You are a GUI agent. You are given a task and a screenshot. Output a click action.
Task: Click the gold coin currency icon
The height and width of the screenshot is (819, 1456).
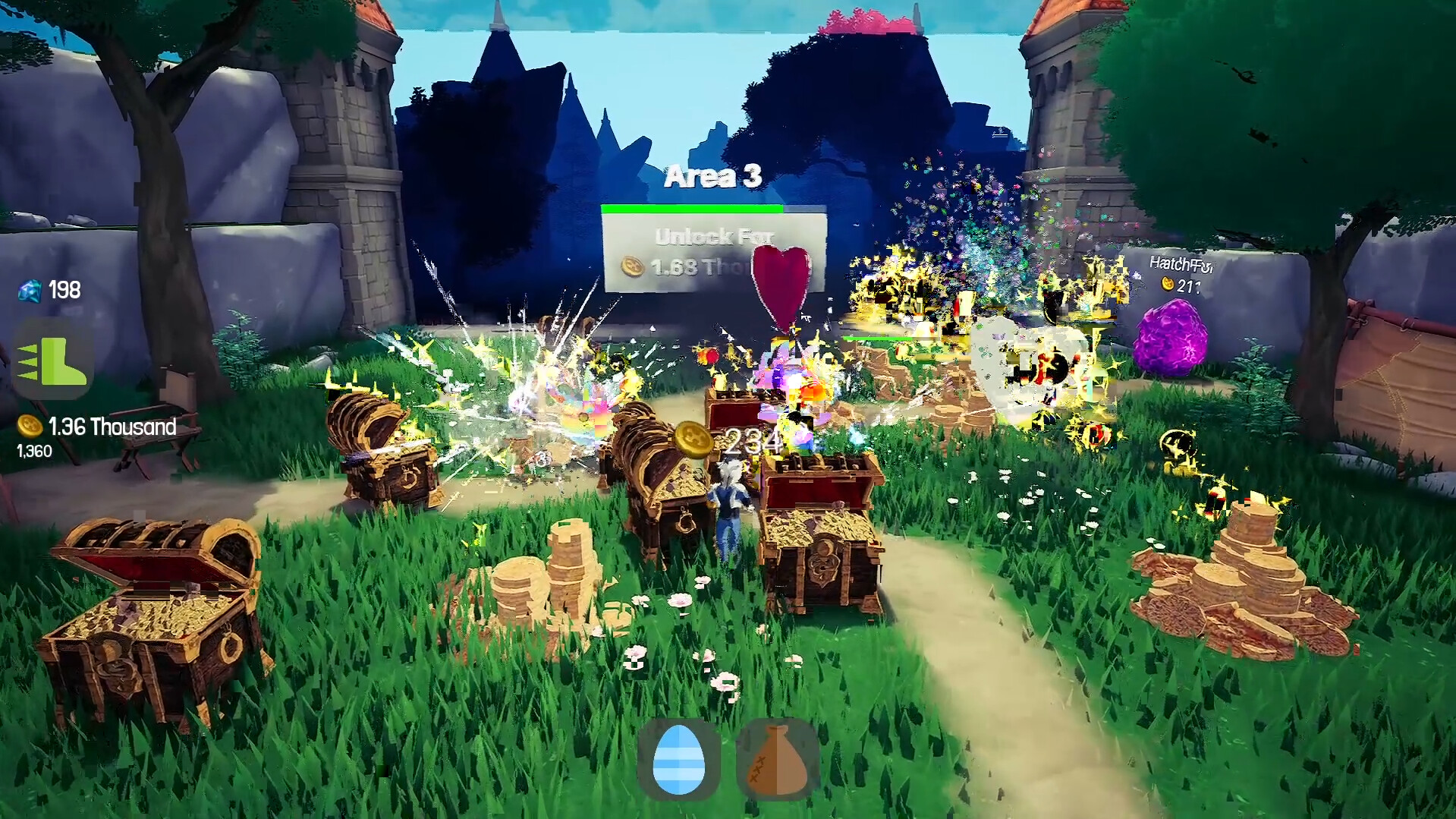(29, 427)
